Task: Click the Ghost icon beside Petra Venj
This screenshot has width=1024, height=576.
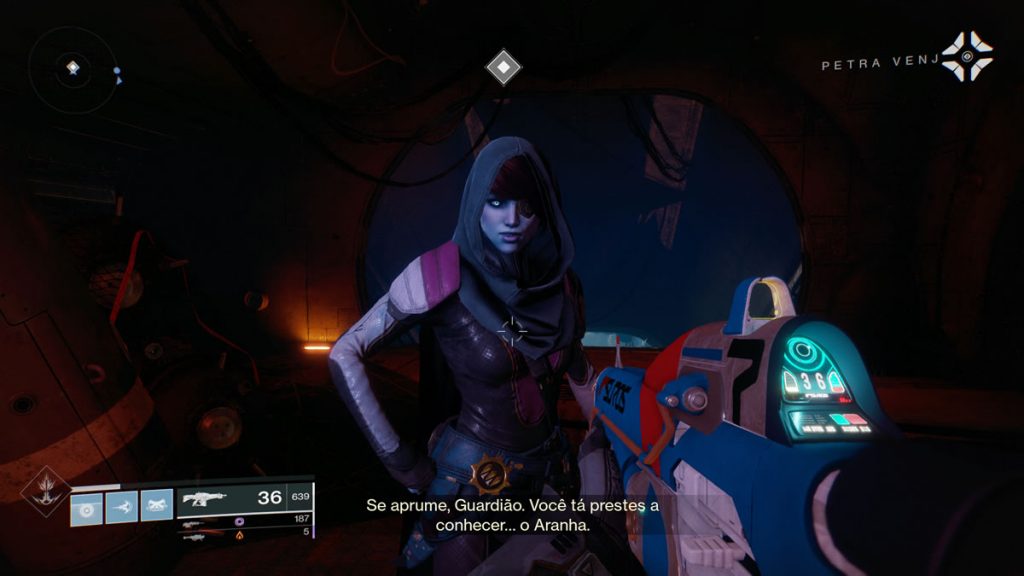Action: click(x=967, y=56)
